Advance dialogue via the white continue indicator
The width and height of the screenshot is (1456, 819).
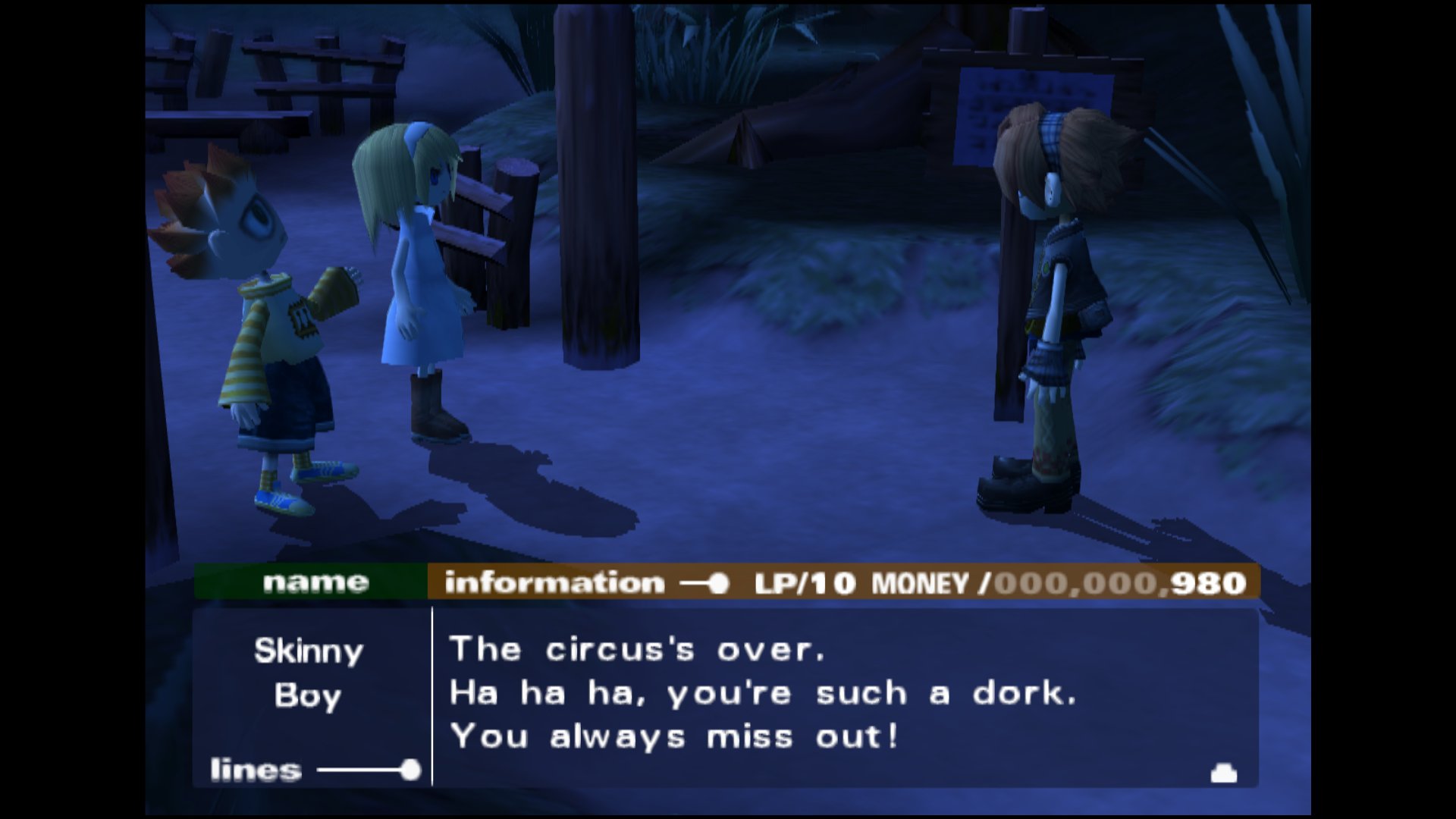click(1224, 773)
